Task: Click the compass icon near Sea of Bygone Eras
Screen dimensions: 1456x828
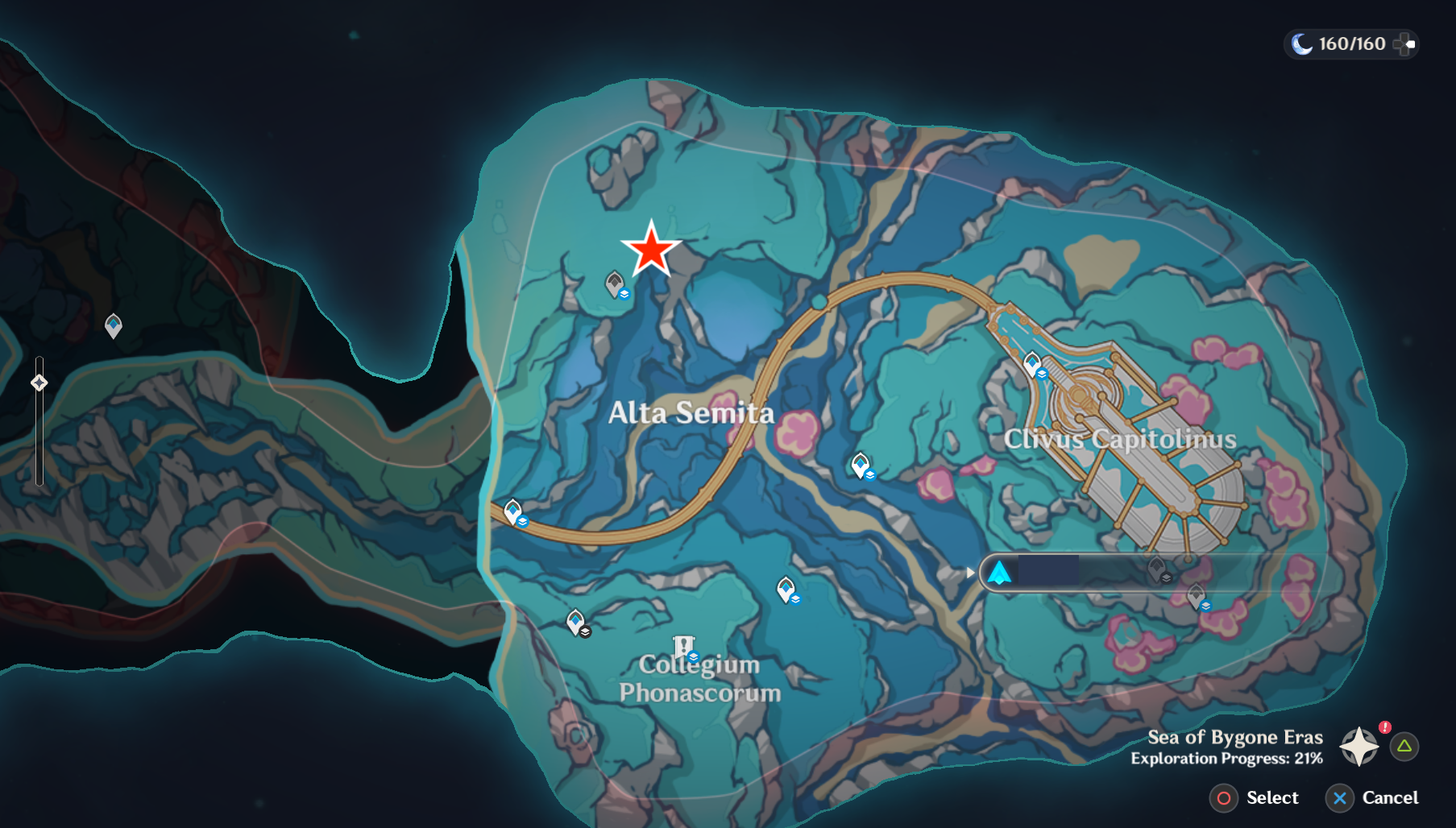Action: coord(1360,747)
